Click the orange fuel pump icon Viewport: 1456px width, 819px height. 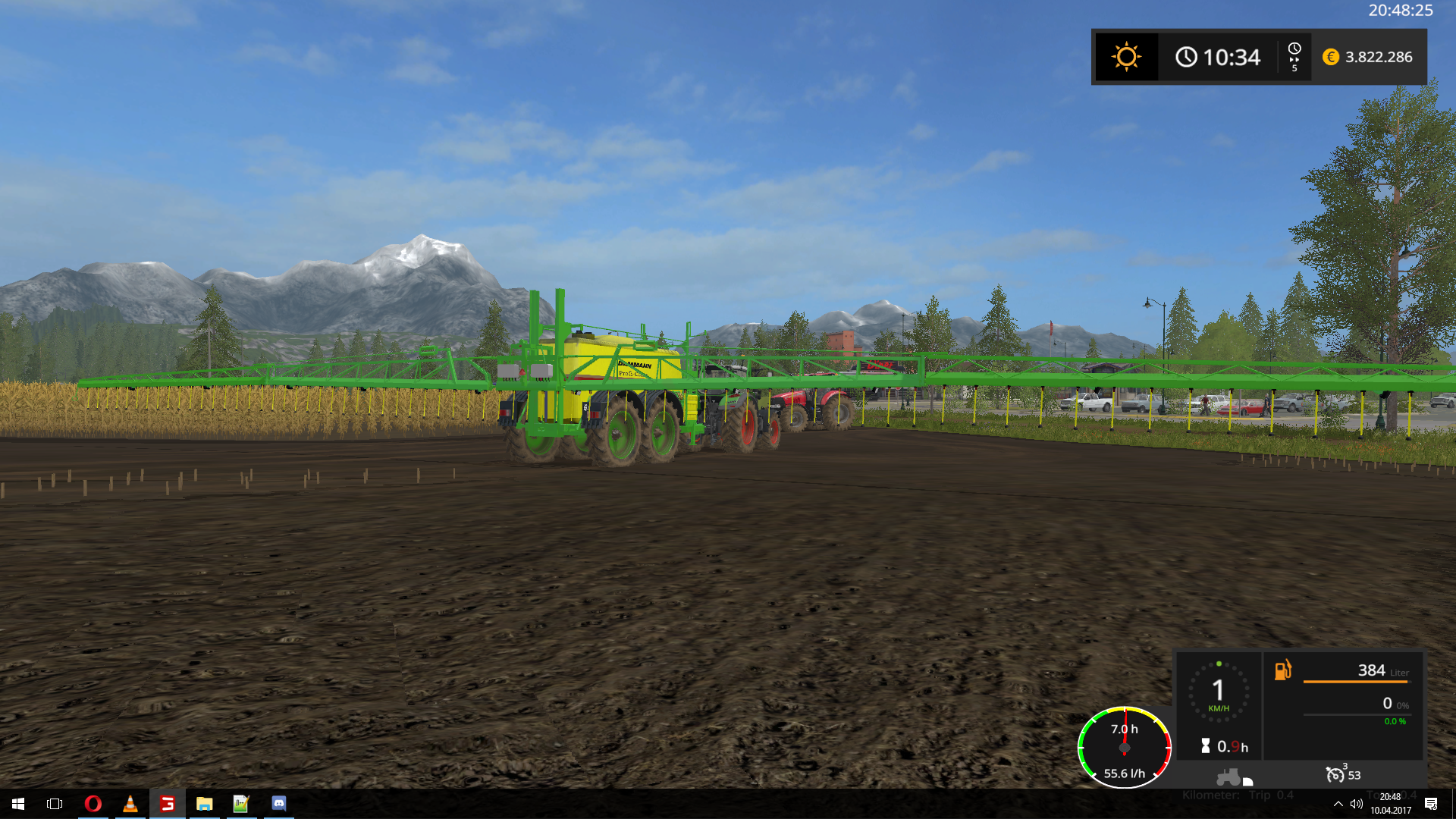coord(1282,670)
